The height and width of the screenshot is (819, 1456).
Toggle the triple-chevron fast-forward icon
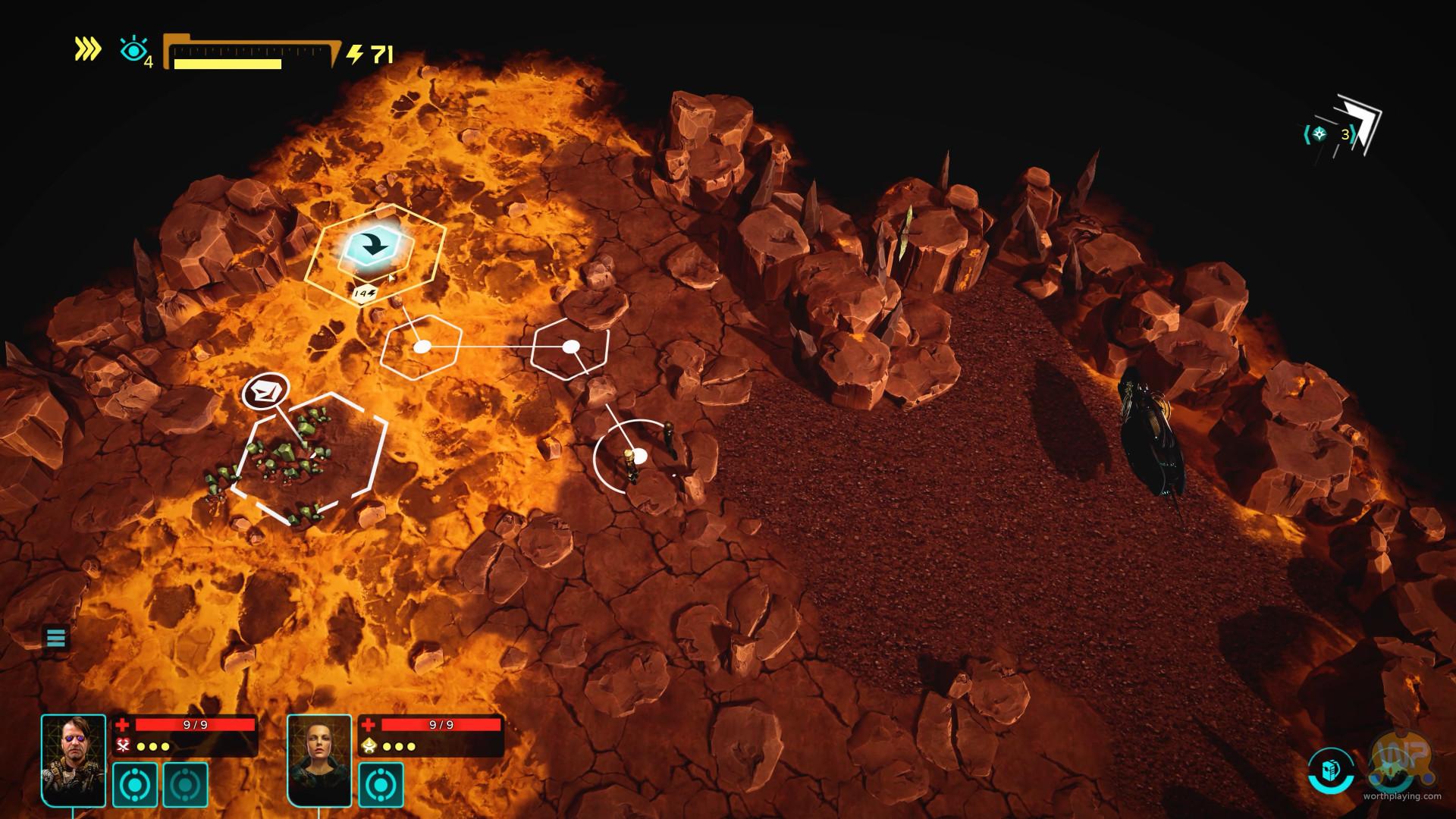(x=88, y=49)
